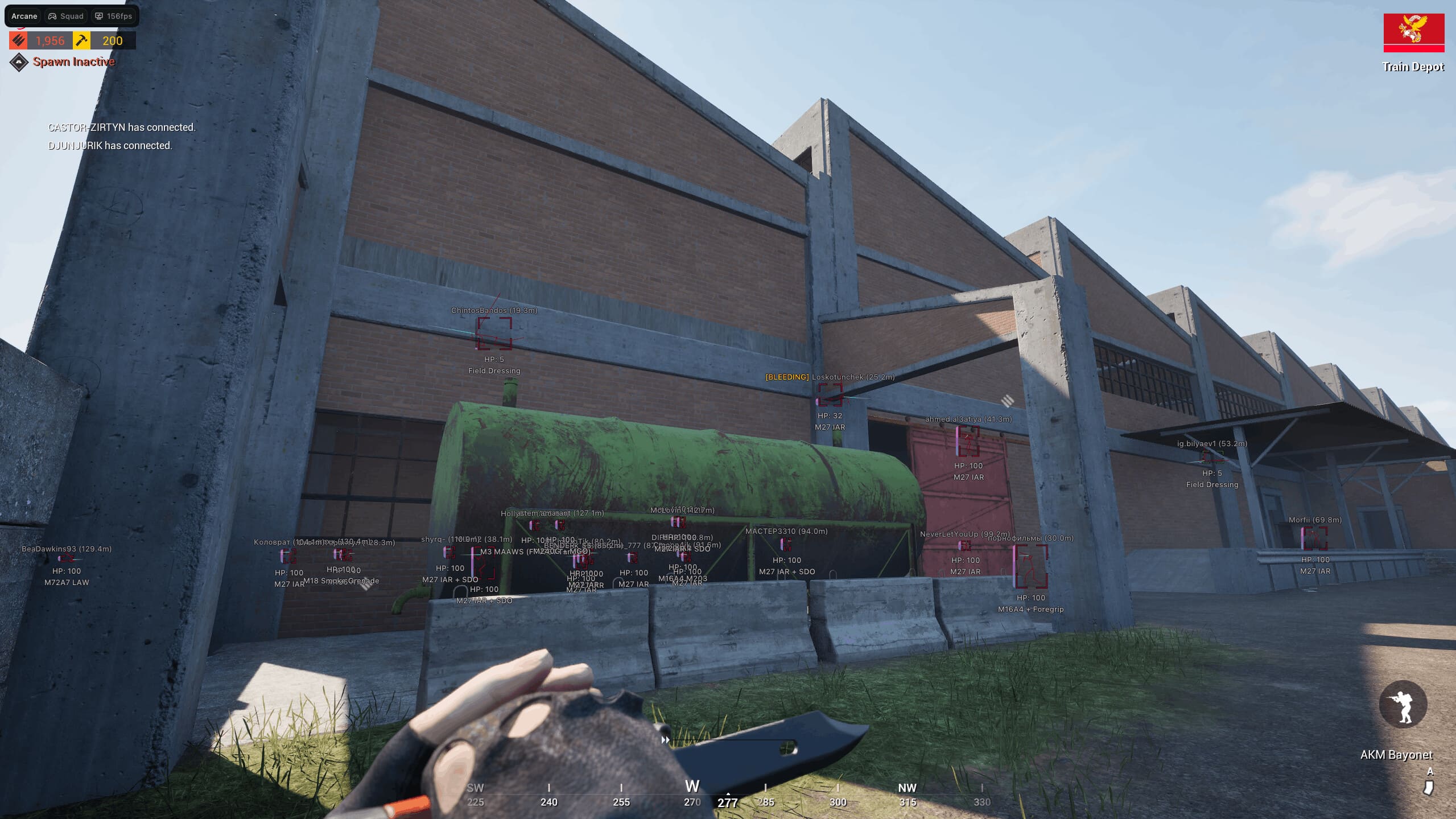Click the red ticket counter icon
1456x819 pixels.
19,40
